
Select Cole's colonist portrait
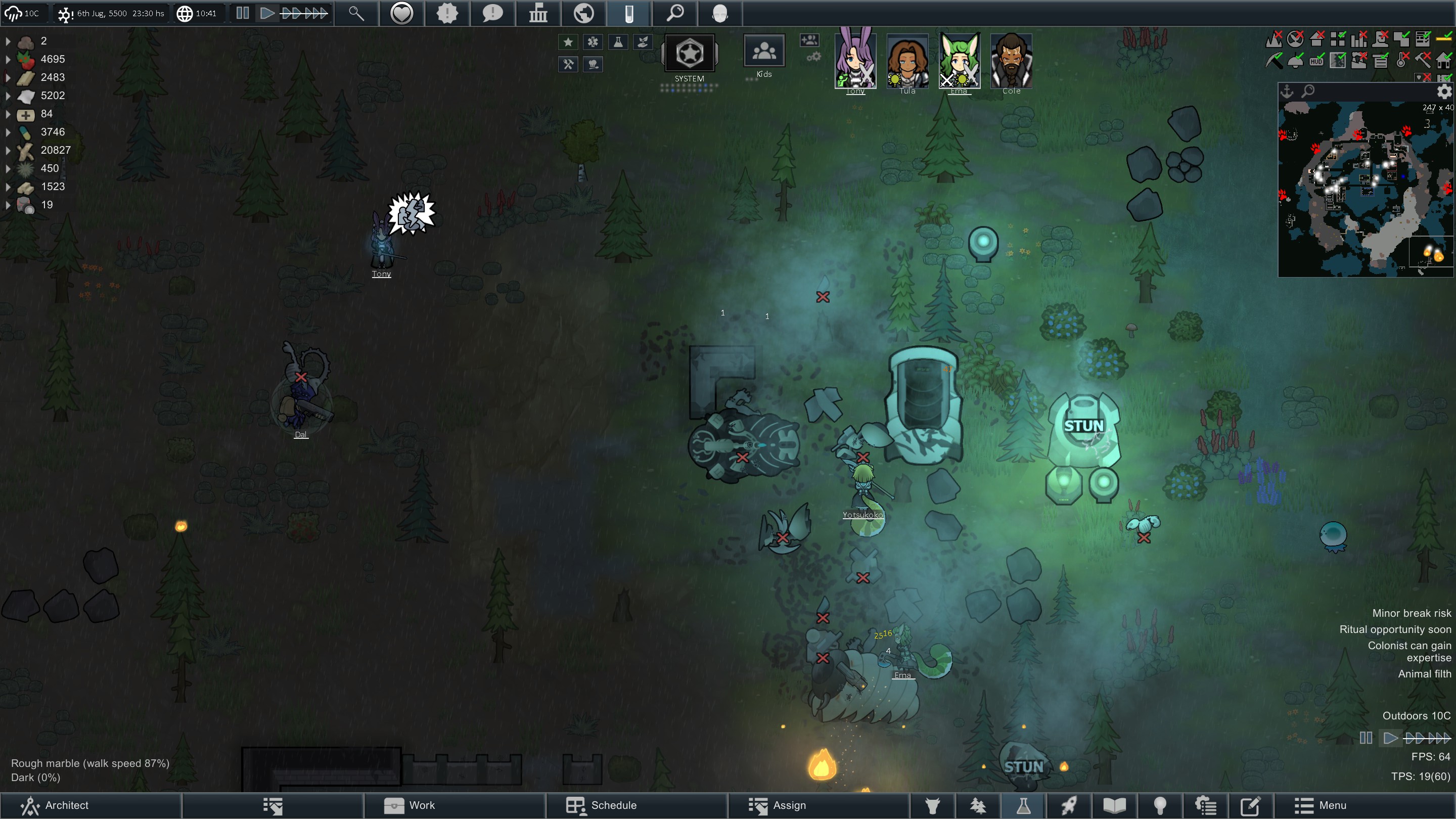point(1011,61)
